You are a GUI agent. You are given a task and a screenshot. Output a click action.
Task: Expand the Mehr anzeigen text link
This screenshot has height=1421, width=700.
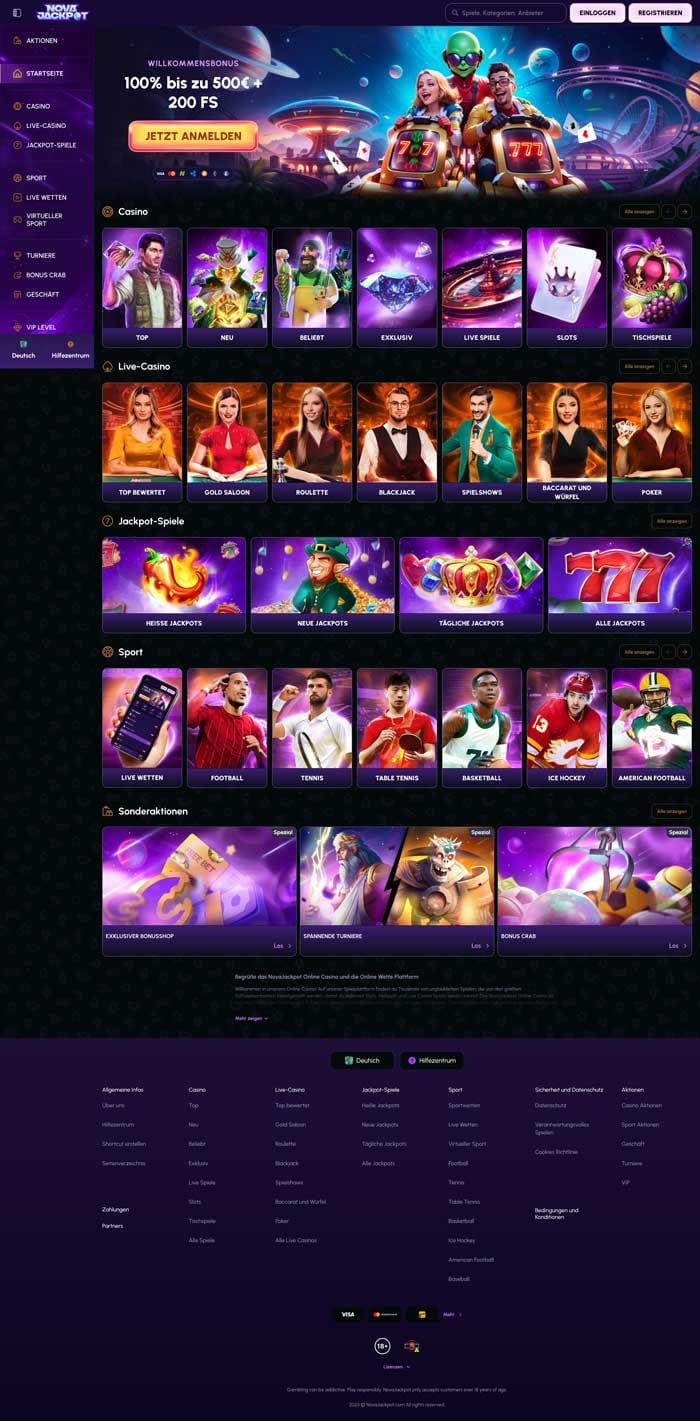(251, 1018)
